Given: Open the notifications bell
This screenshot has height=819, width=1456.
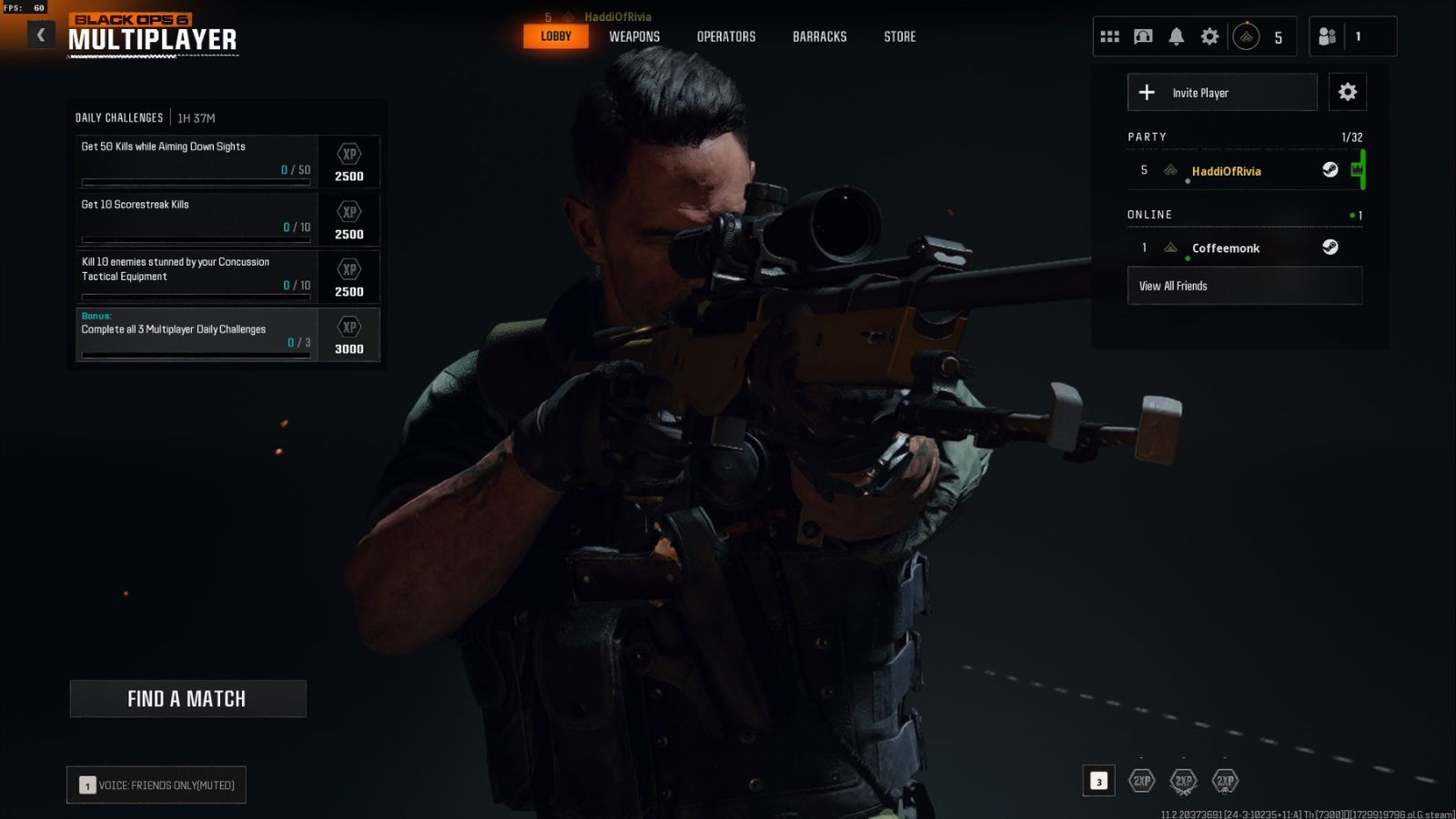Looking at the screenshot, I should (x=1176, y=35).
